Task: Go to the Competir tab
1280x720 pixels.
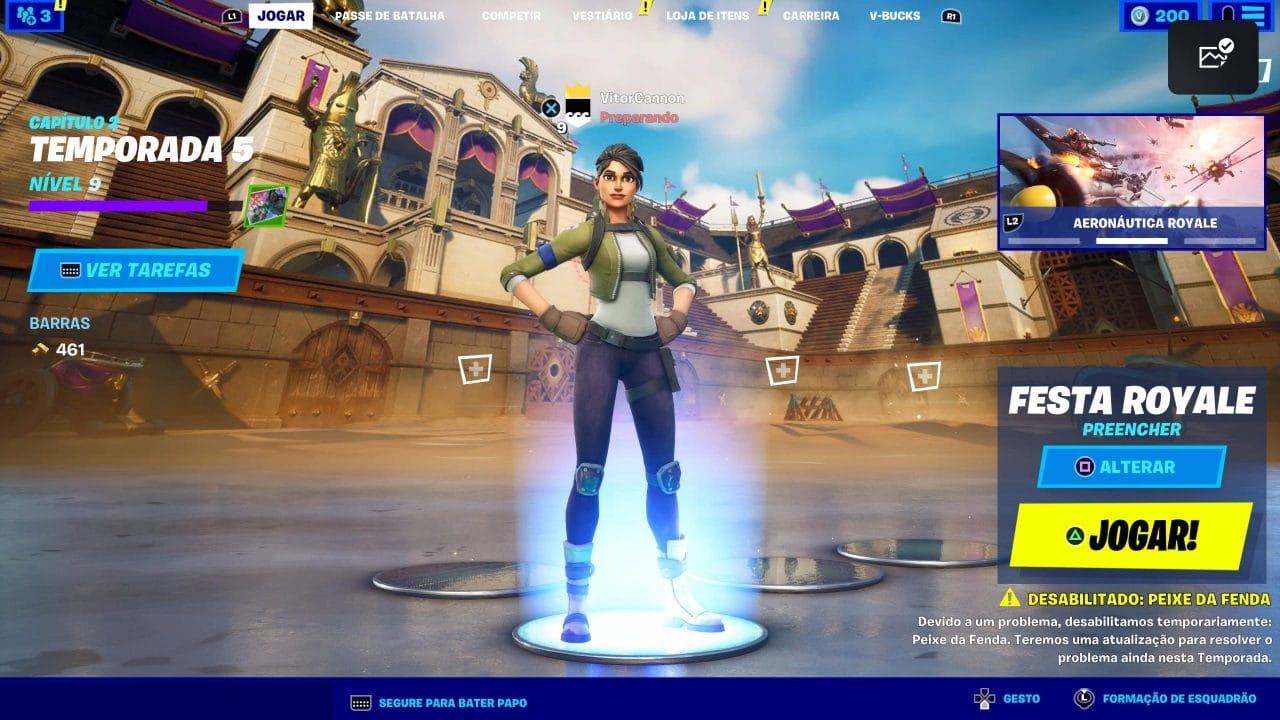Action: tap(511, 16)
